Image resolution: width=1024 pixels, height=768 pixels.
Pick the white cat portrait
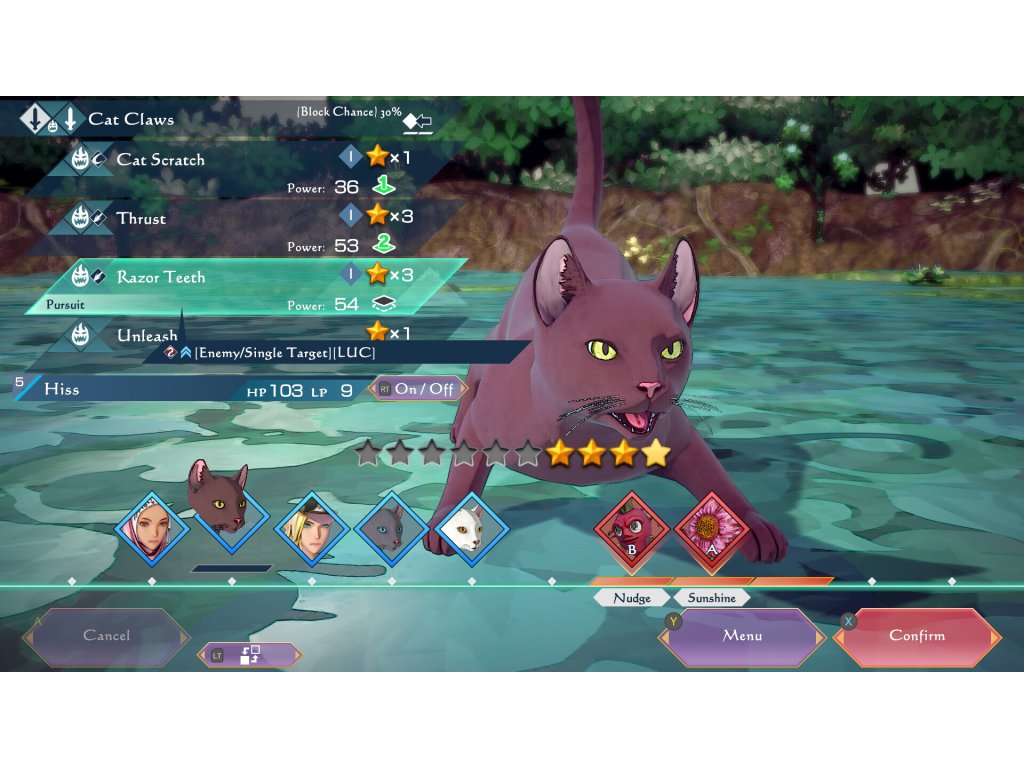tap(472, 528)
